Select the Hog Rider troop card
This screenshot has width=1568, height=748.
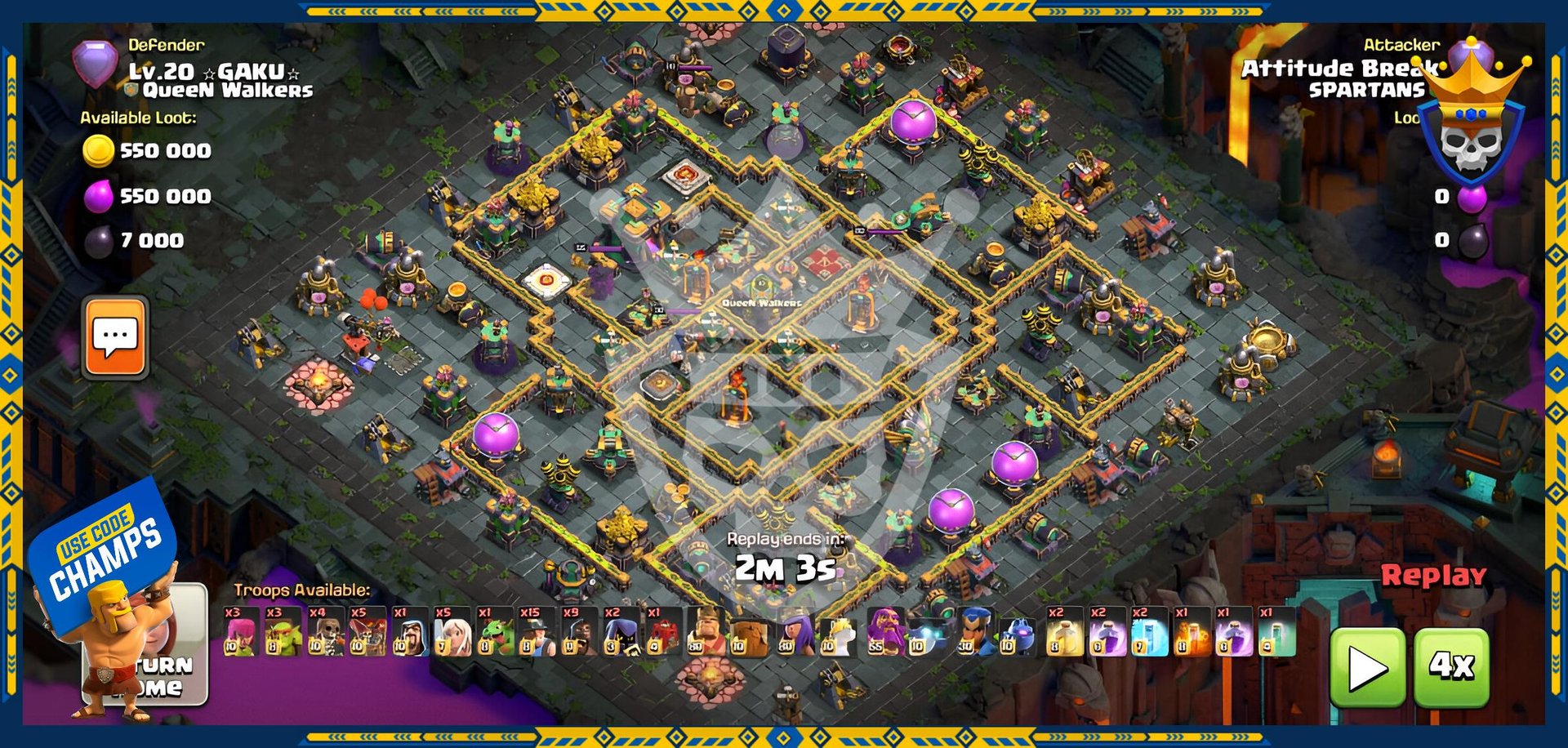click(578, 632)
